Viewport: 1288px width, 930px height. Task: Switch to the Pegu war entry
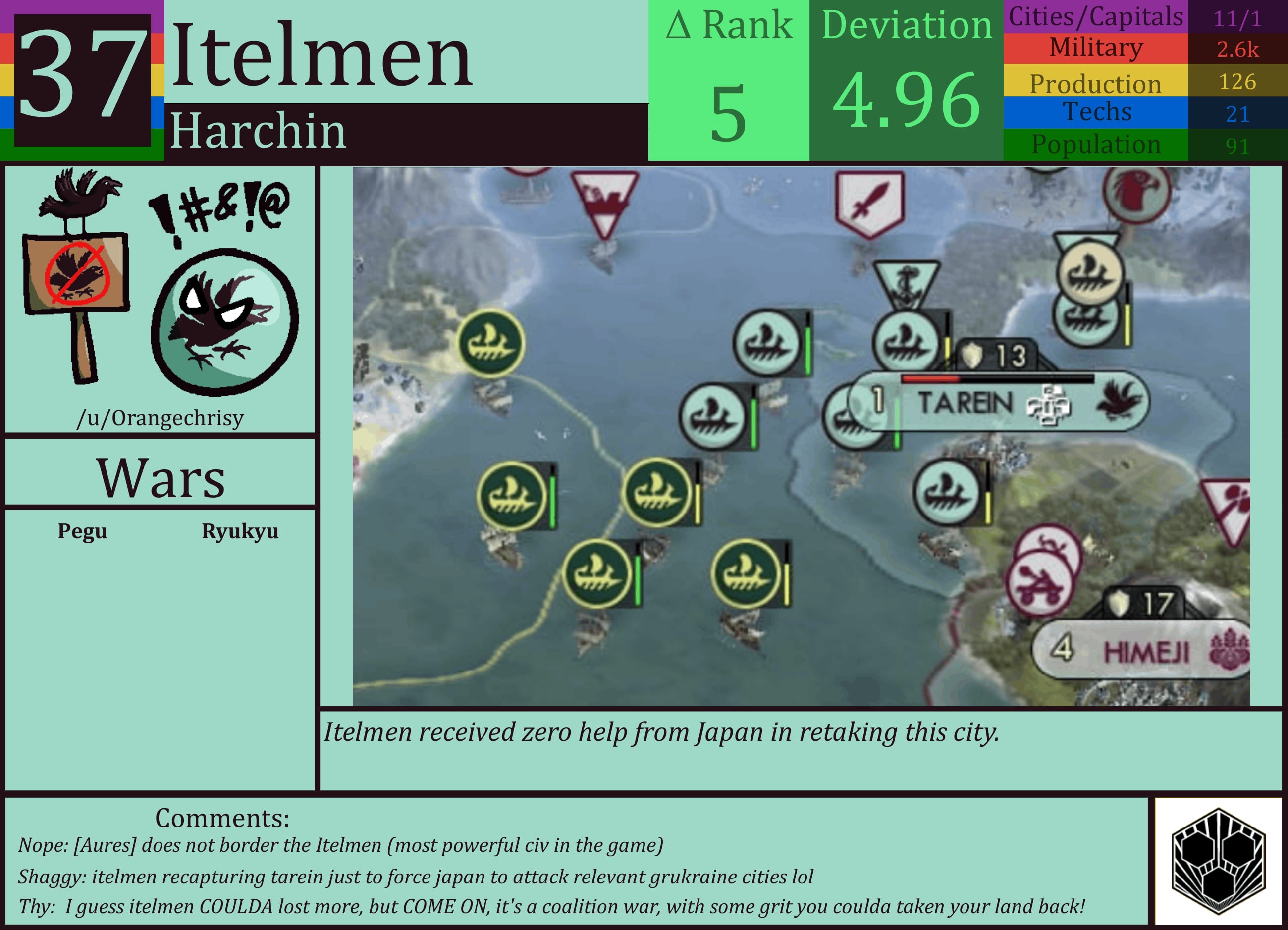(83, 532)
